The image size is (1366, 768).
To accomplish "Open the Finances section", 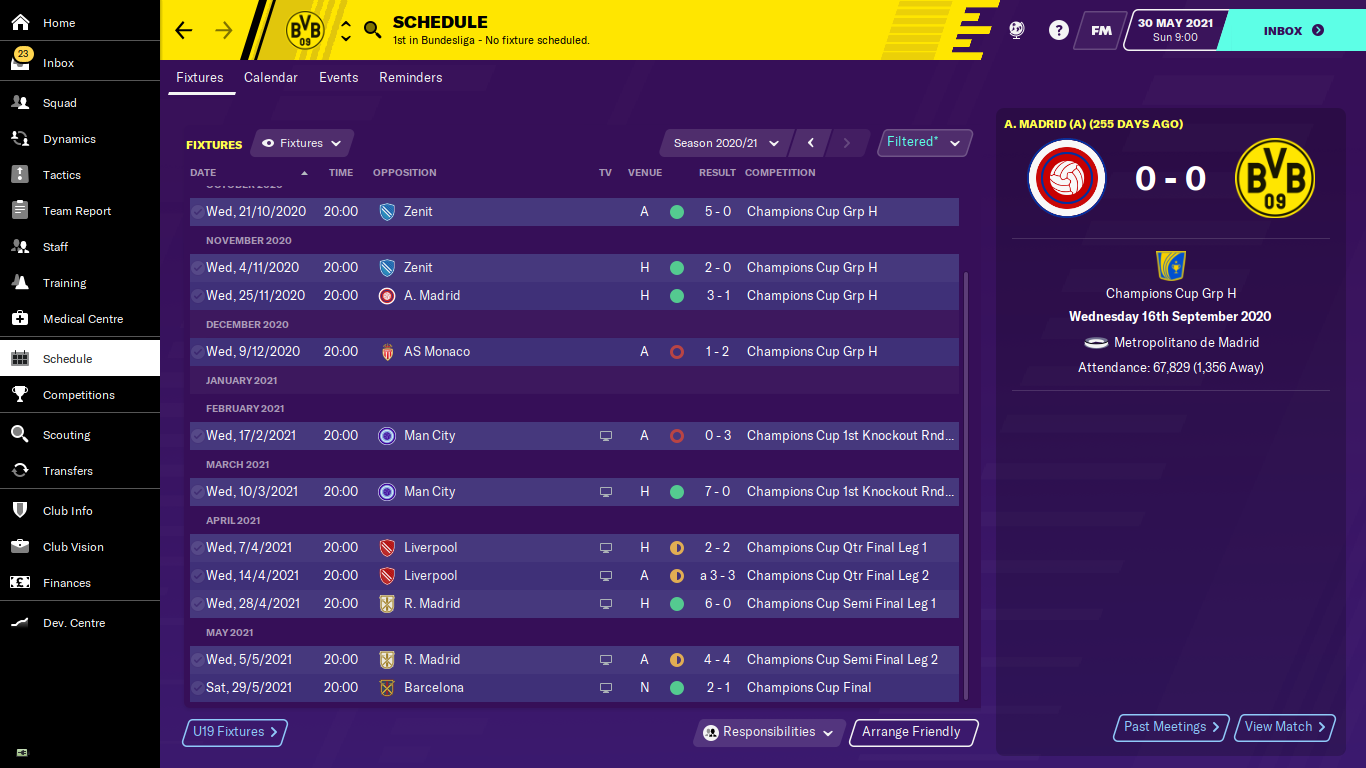I will pos(67,583).
